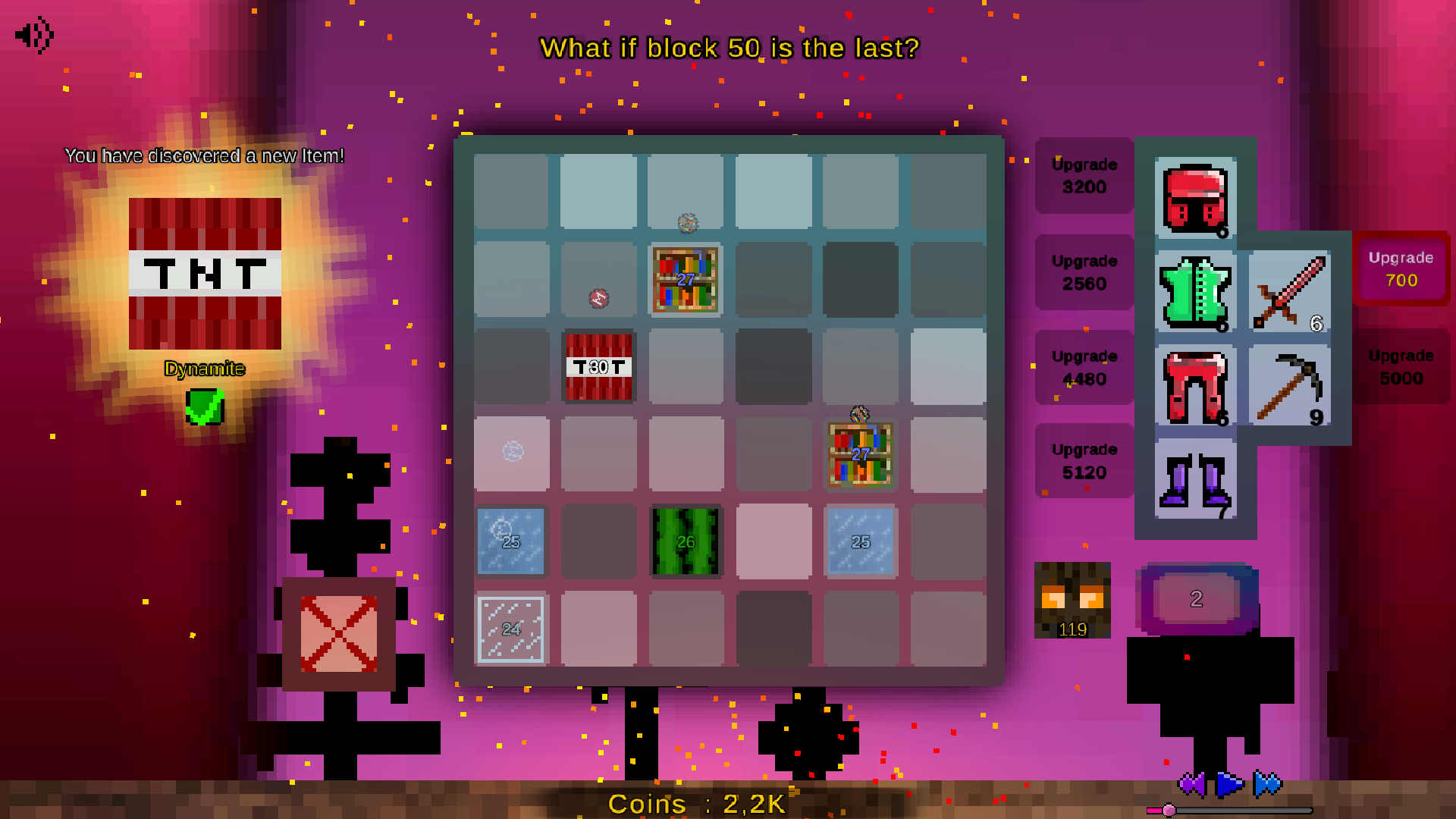Mute the game with the speaker icon
The image size is (1456, 819).
click(x=32, y=34)
